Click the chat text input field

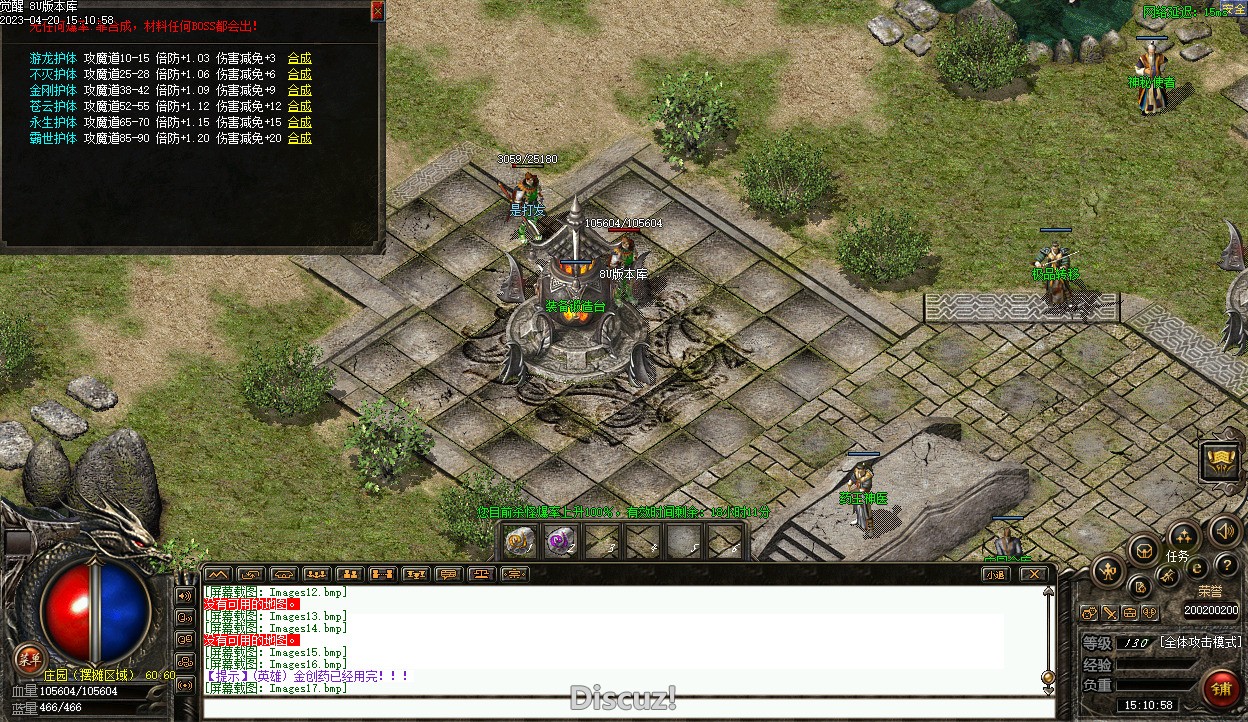[x=620, y=708]
